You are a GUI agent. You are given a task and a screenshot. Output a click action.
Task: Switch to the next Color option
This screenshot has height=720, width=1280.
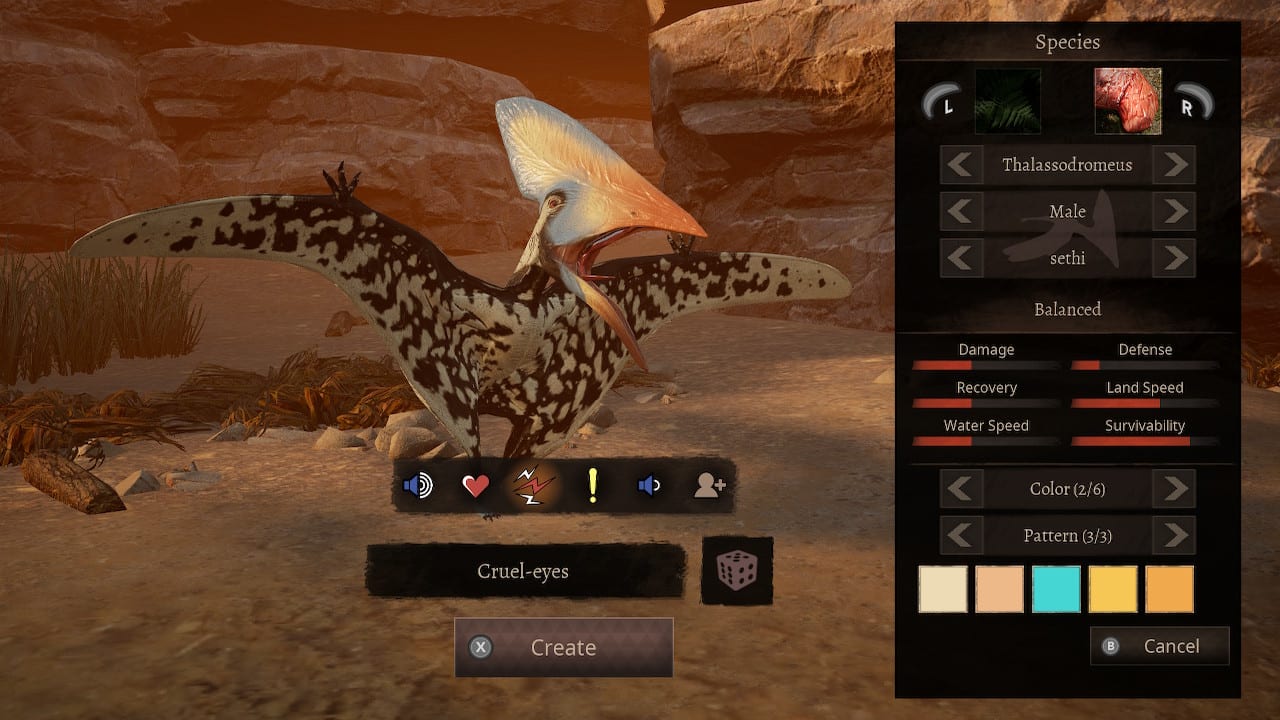pos(1174,488)
